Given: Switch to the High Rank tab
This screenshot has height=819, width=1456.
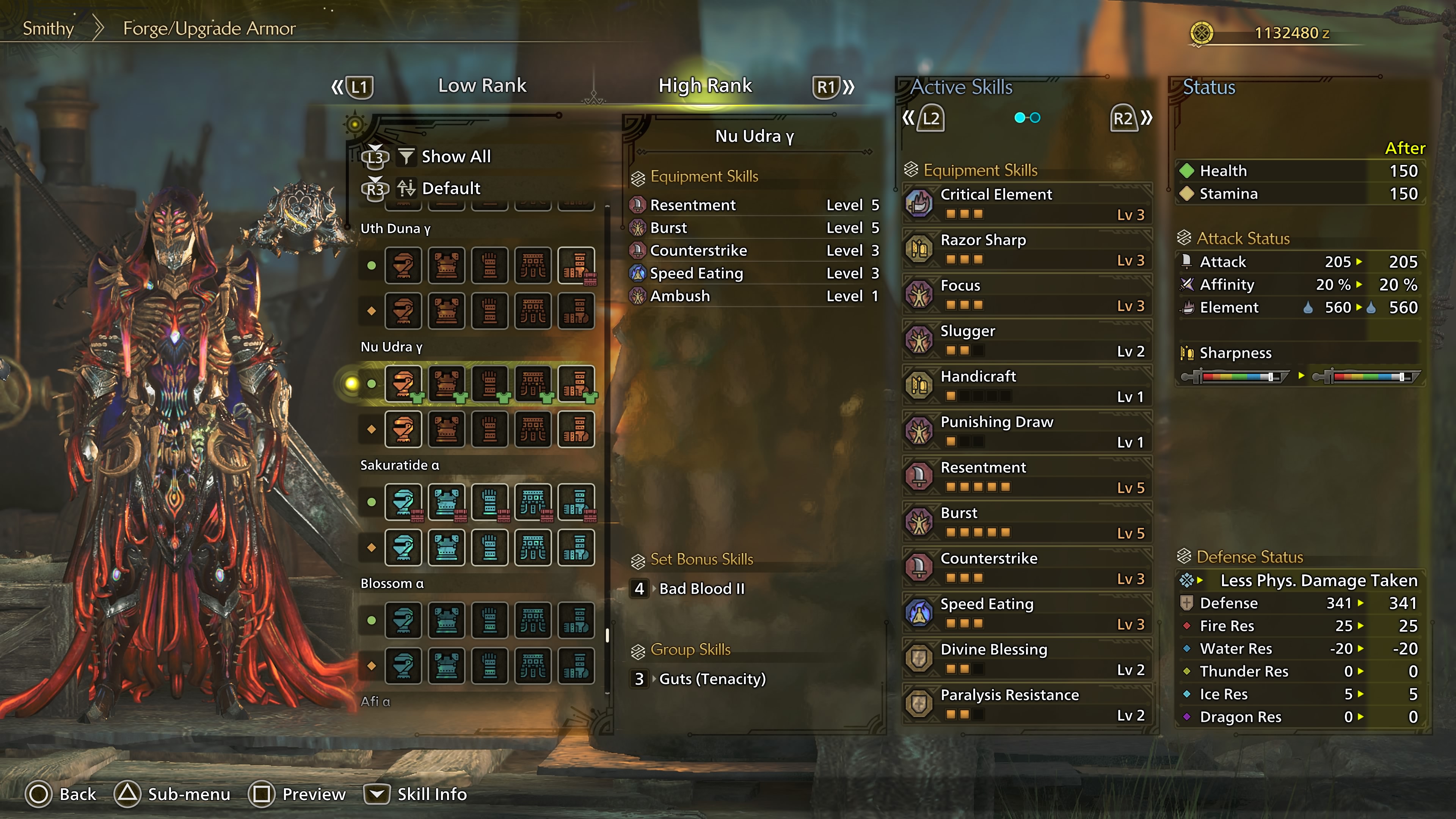Looking at the screenshot, I should pyautogui.click(x=705, y=85).
